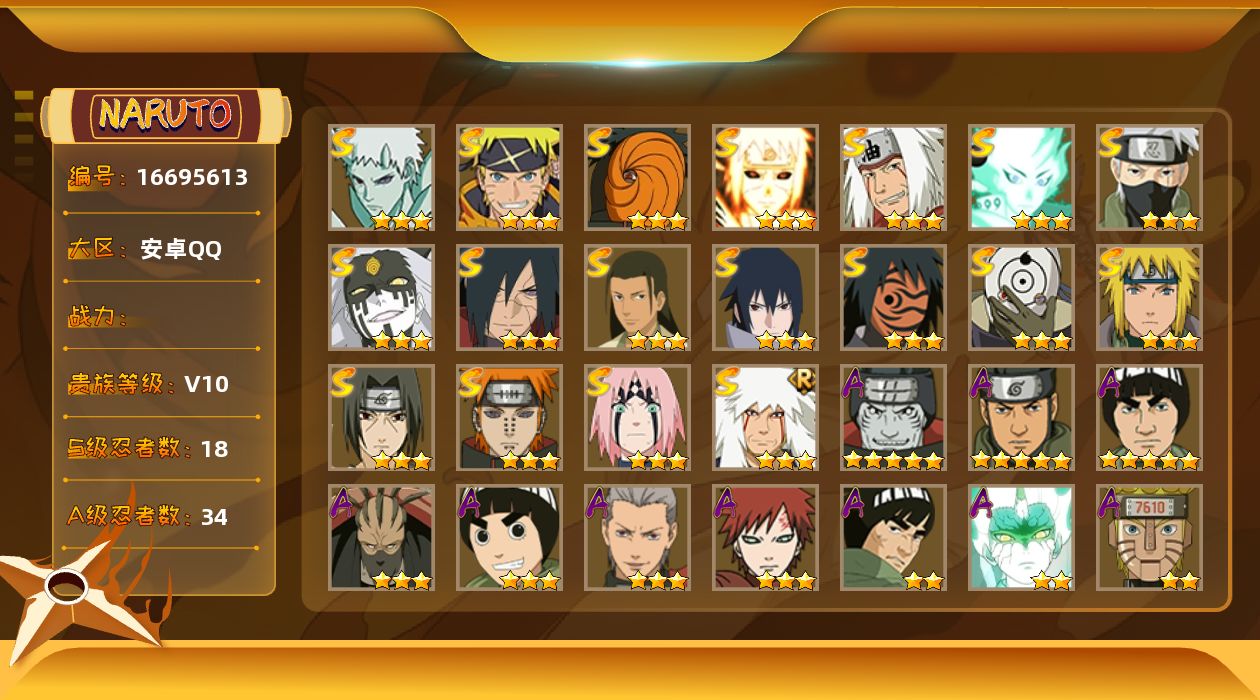The image size is (1260, 700).
Task: Open the orange-haired Pain ninja tile
Action: (509, 417)
